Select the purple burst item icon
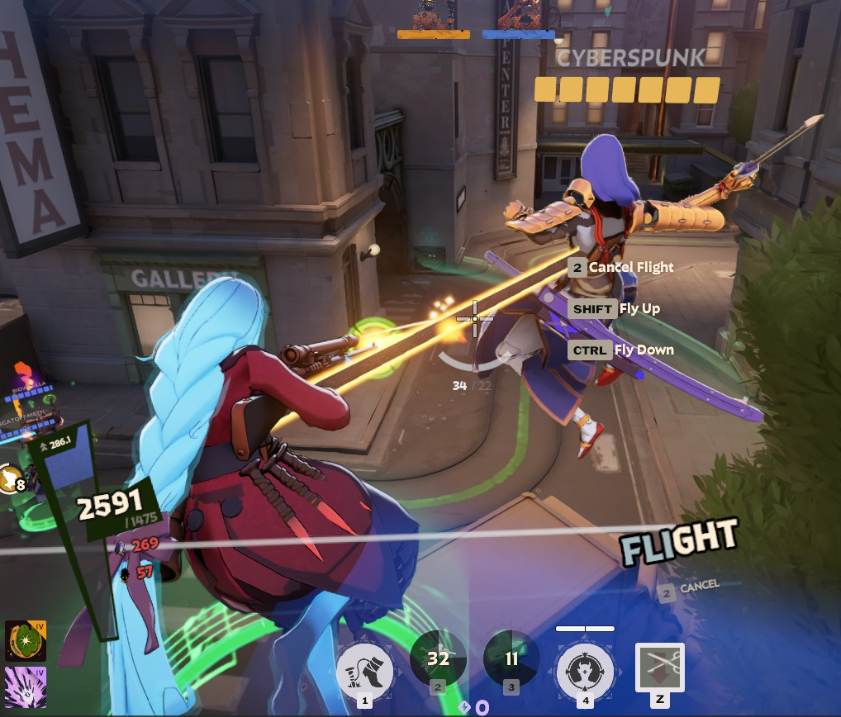 (25, 687)
